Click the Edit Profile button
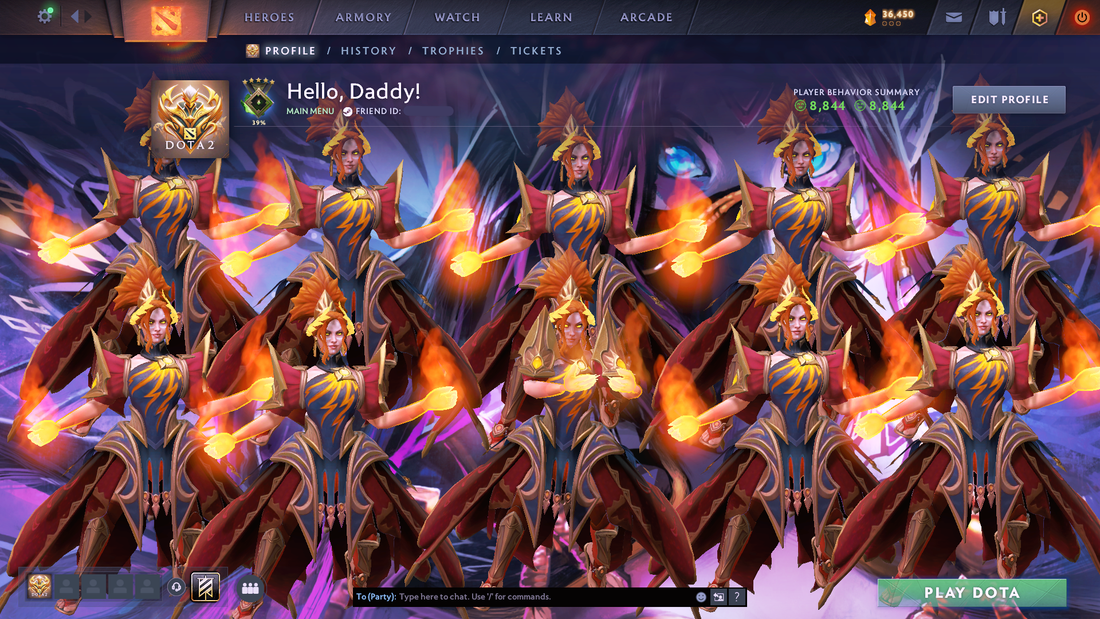 [1009, 100]
